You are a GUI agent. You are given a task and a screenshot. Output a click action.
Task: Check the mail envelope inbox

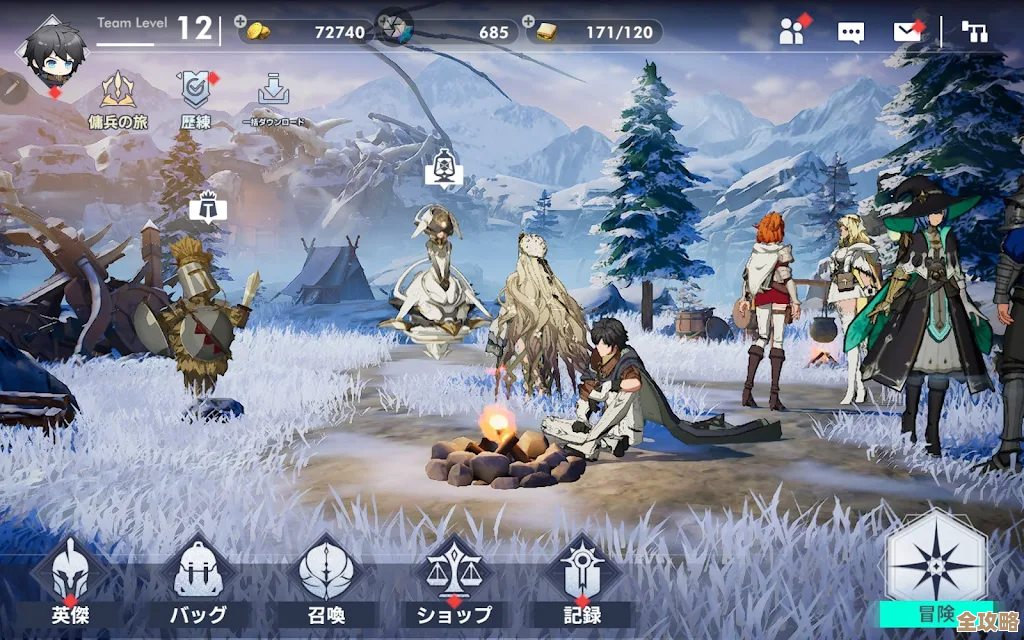pyautogui.click(x=907, y=31)
